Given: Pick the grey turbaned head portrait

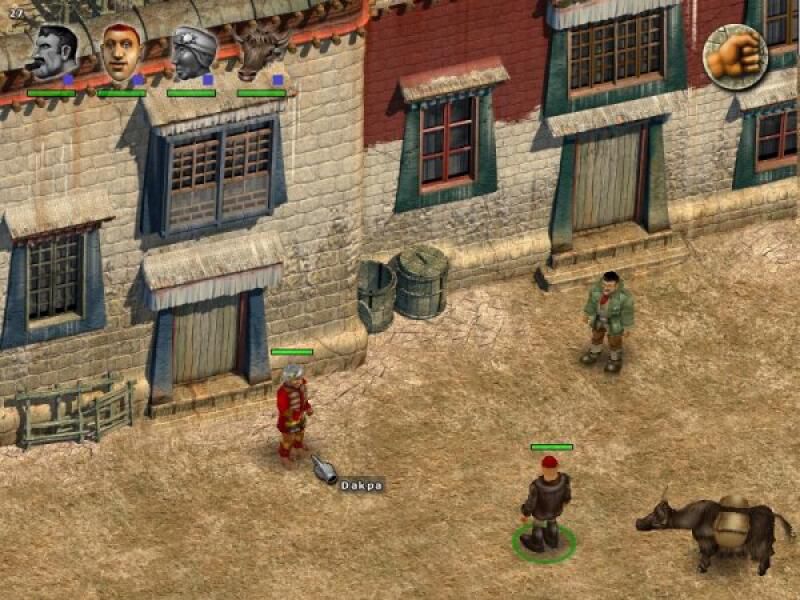Looking at the screenshot, I should 191,53.
